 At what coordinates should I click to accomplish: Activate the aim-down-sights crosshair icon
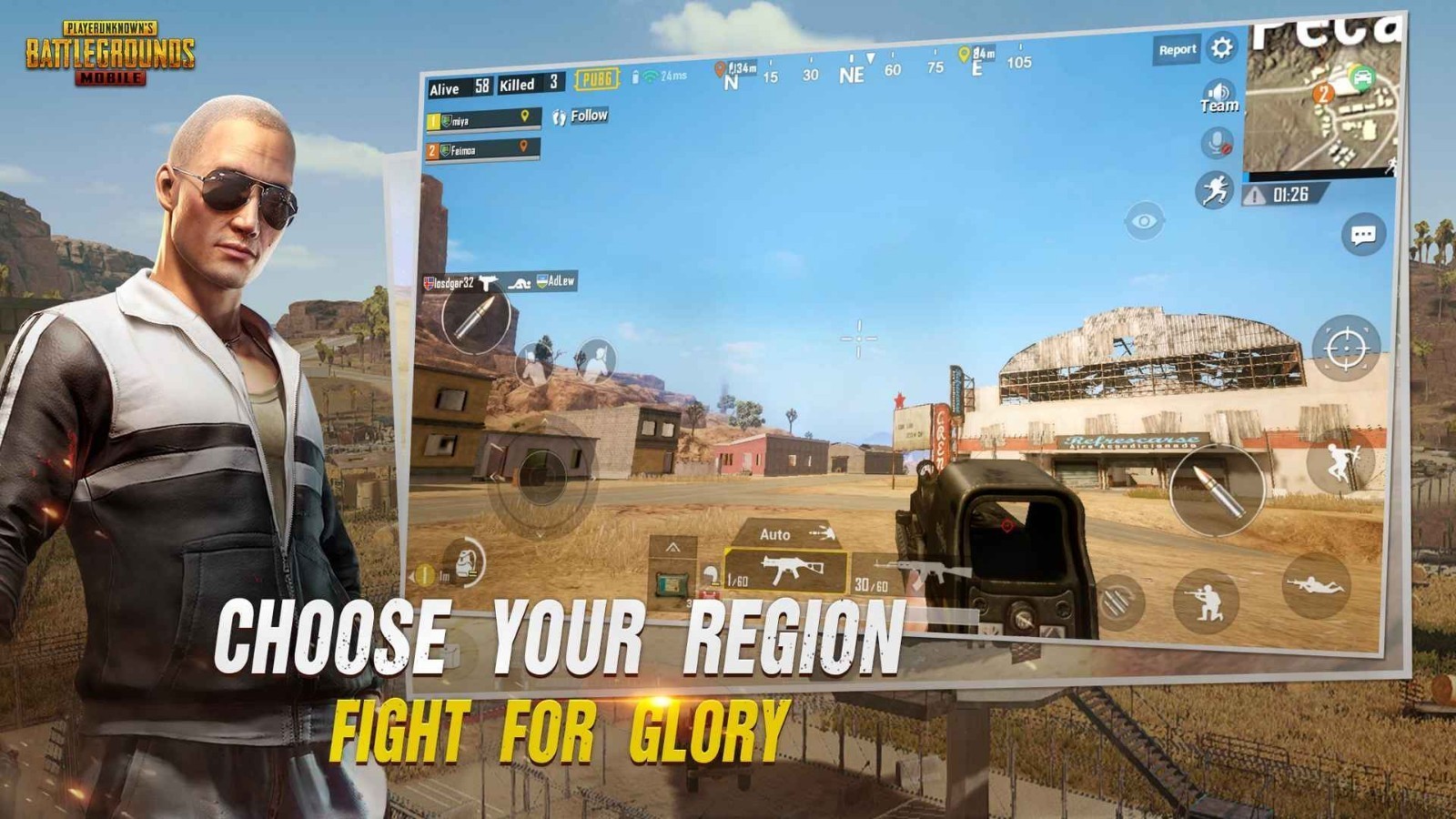click(1346, 349)
